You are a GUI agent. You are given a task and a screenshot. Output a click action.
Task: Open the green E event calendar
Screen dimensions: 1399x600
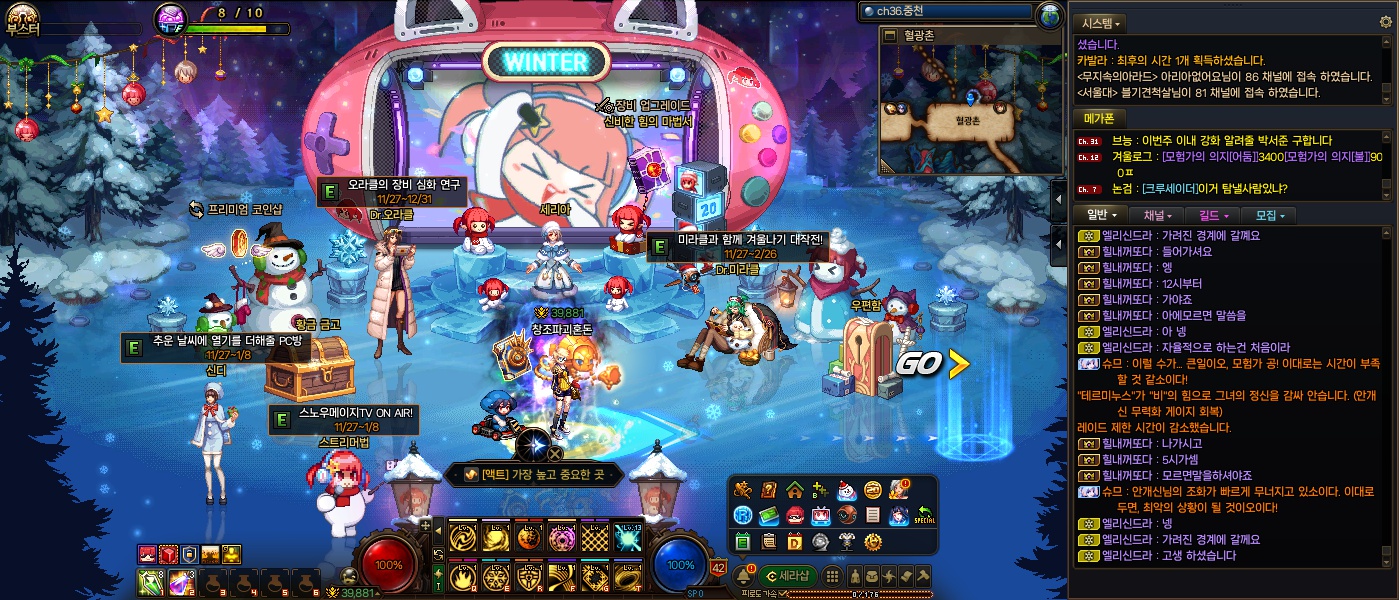pos(742,541)
